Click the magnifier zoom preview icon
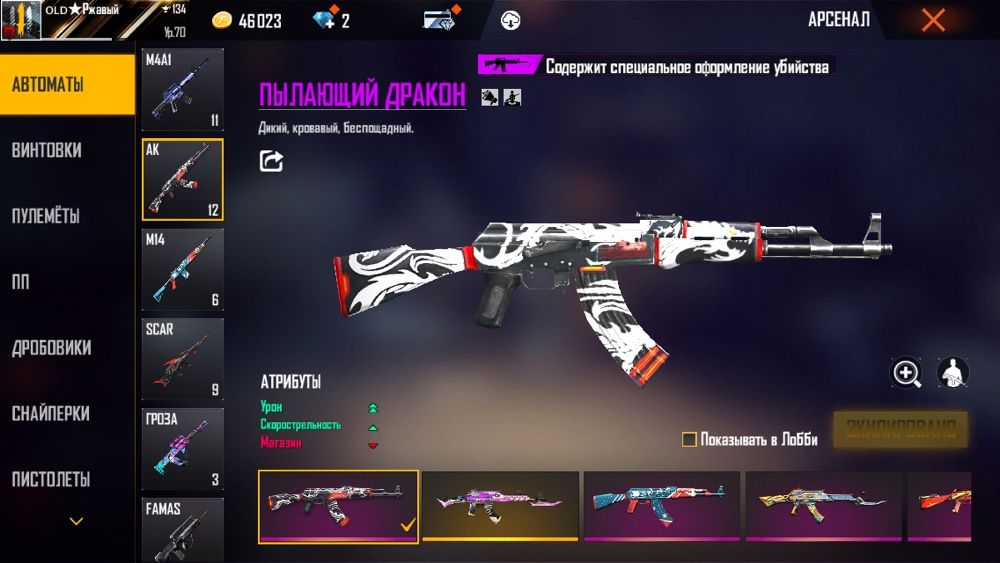 point(907,374)
